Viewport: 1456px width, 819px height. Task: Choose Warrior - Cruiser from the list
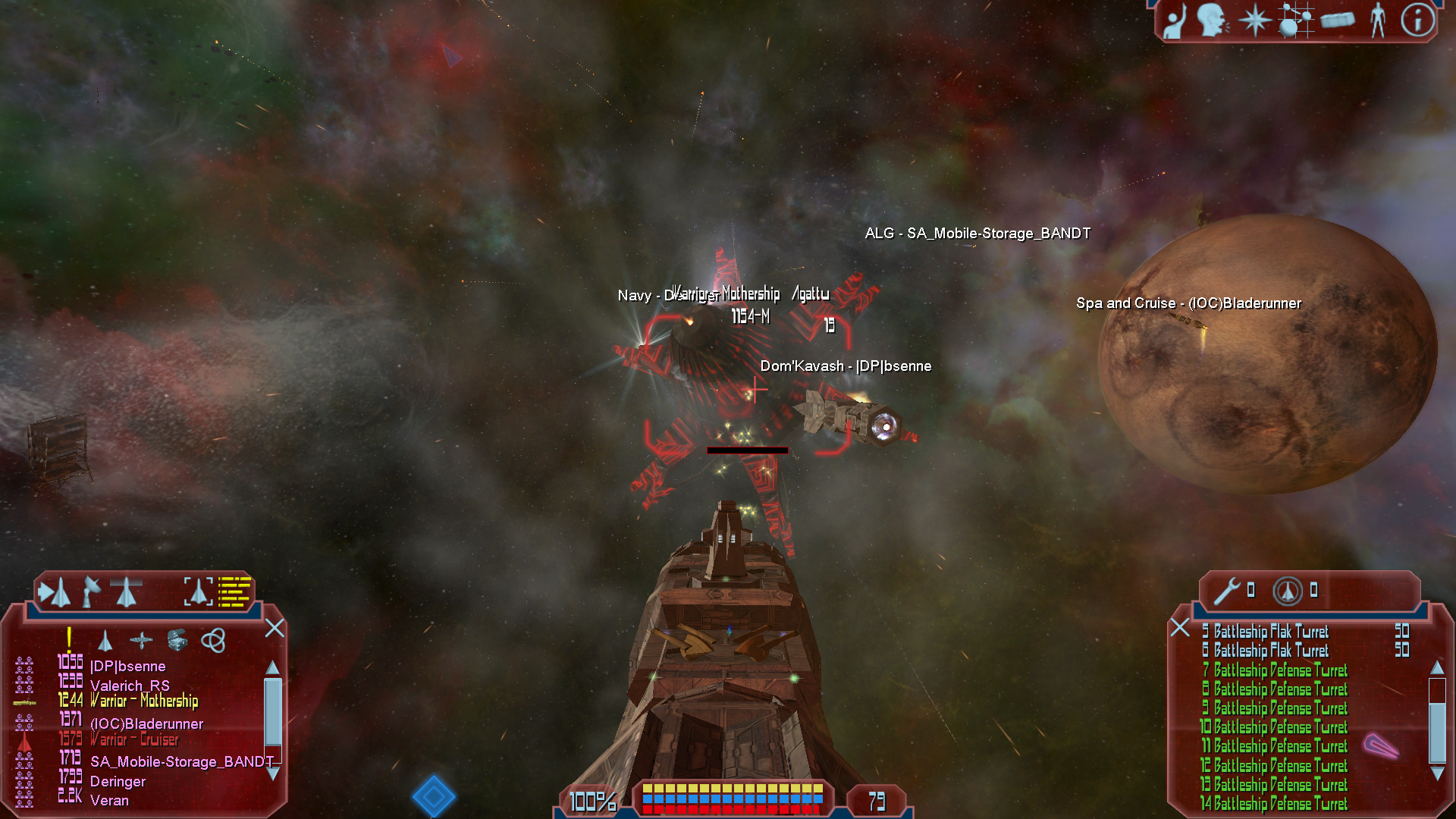click(x=134, y=739)
